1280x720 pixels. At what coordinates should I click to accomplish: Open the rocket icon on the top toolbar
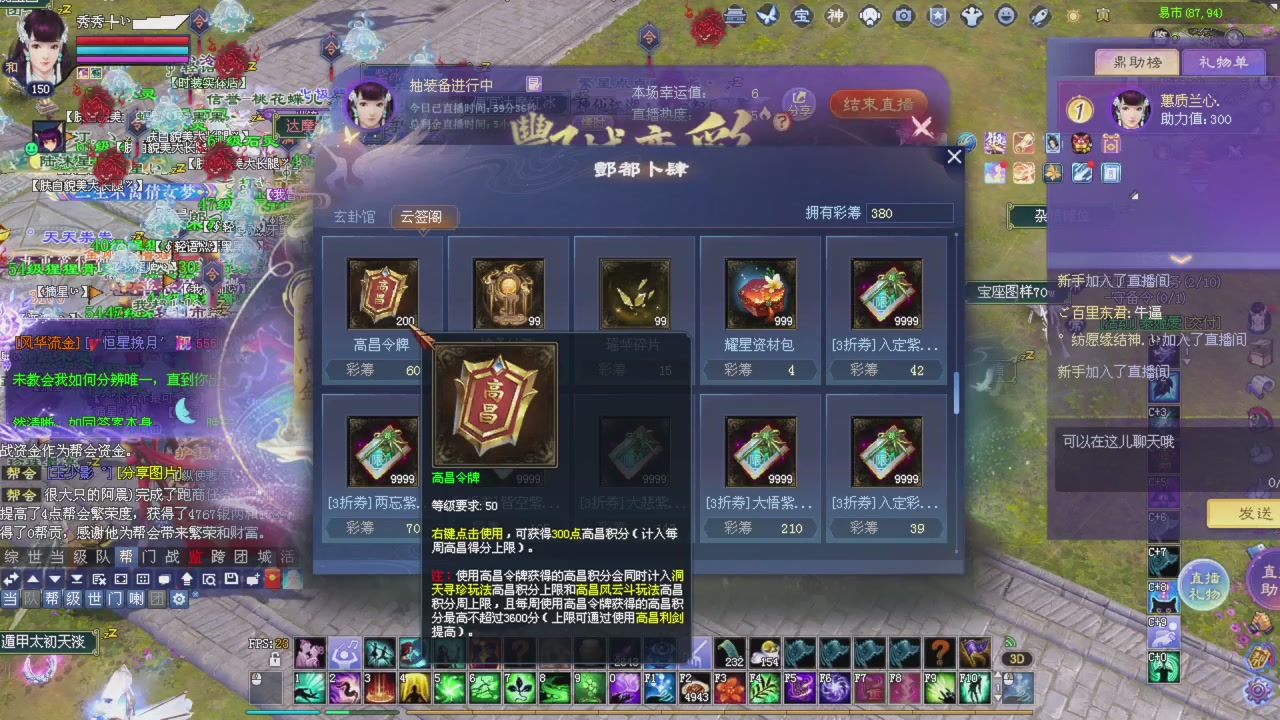click(1038, 15)
